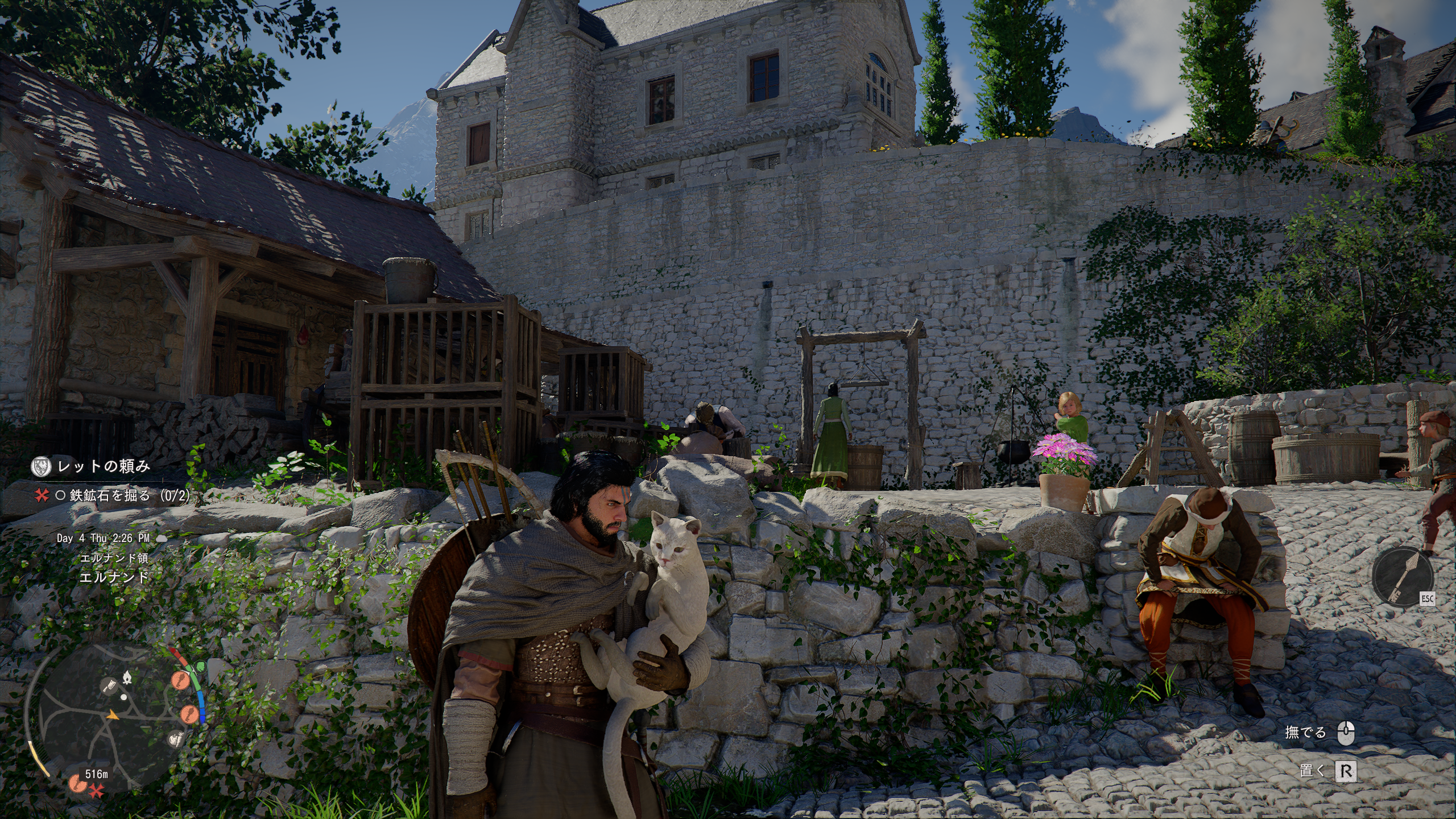Choose the apple and carrot grocer marker

(x=176, y=739)
